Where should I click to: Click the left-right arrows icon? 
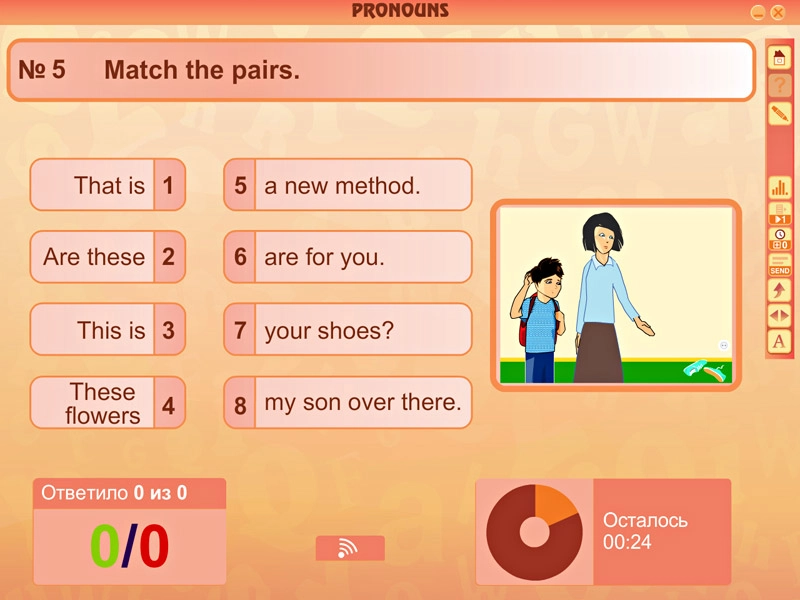click(x=779, y=316)
